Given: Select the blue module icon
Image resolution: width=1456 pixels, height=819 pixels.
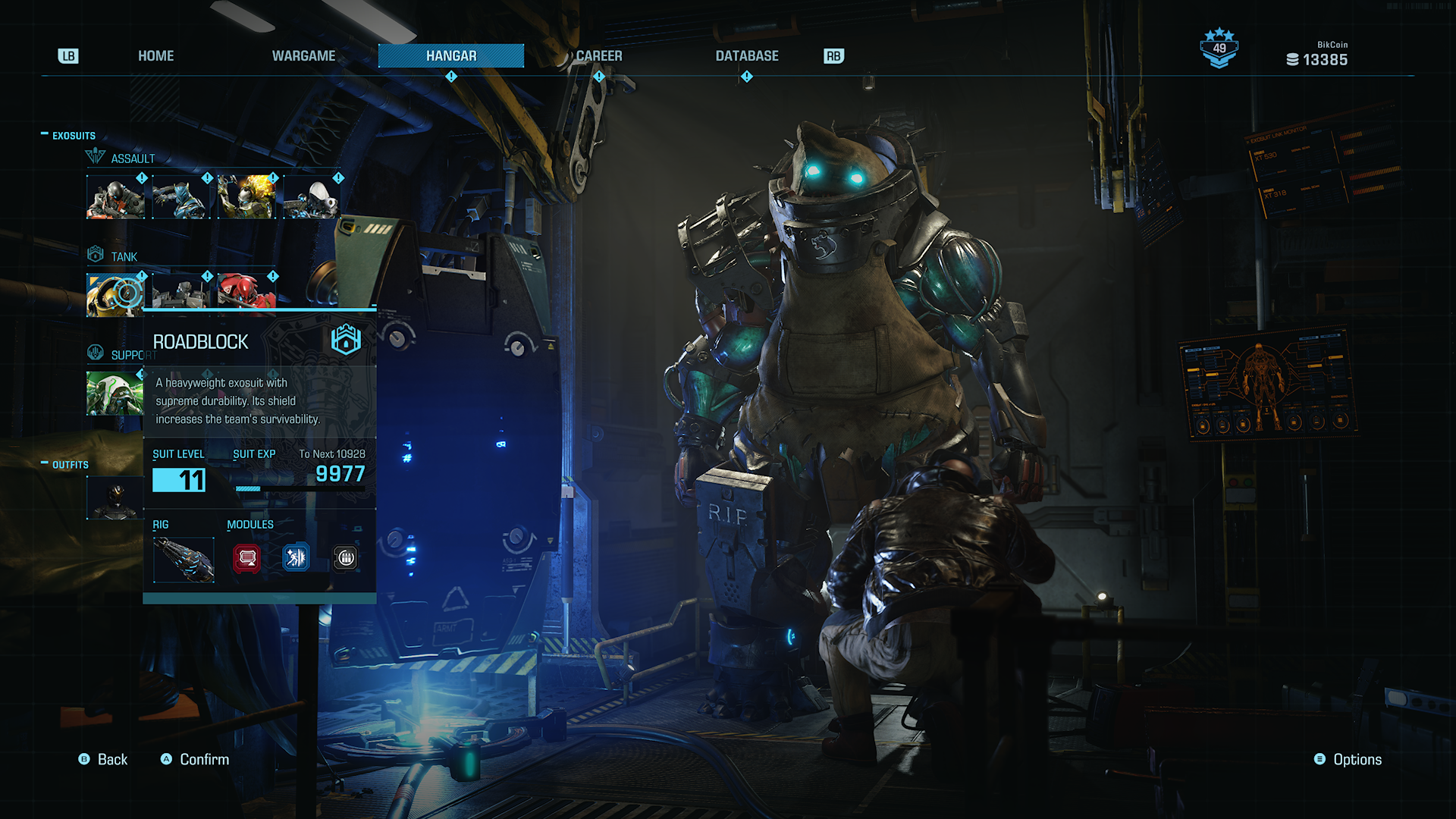Looking at the screenshot, I should click(x=296, y=559).
